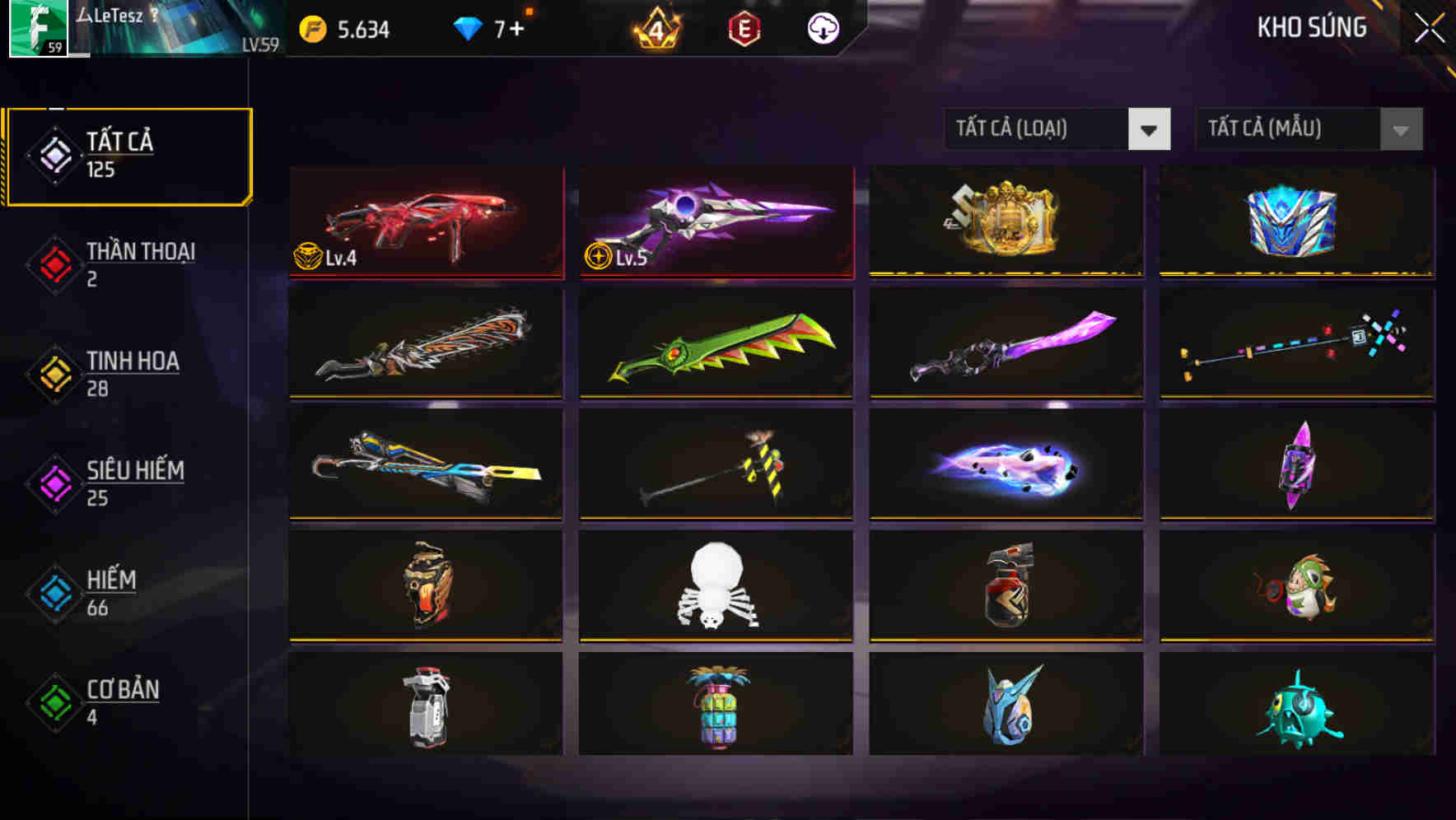Select the green dragon sword thumbnail
This screenshot has width=1456, height=820.
pyautogui.click(x=715, y=343)
